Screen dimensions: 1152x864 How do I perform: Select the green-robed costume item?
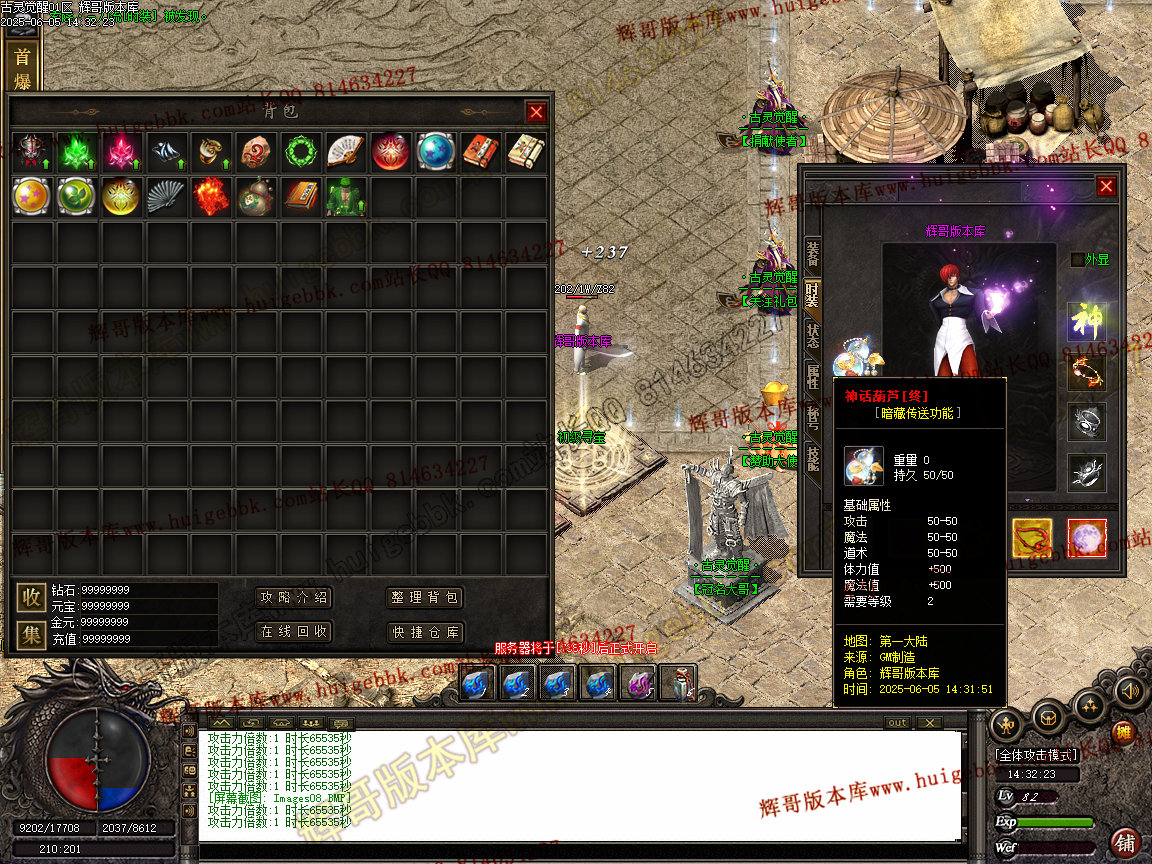[x=343, y=197]
